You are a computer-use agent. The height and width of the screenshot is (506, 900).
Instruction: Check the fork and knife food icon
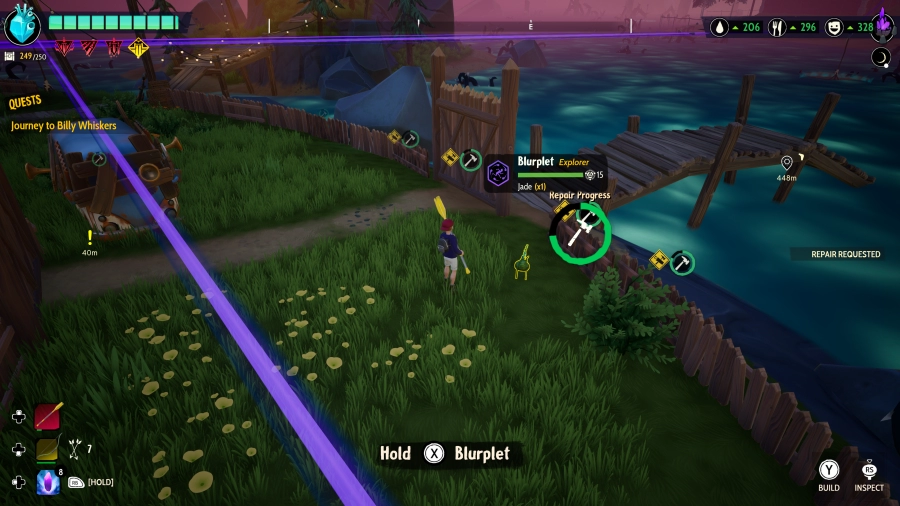coord(777,28)
